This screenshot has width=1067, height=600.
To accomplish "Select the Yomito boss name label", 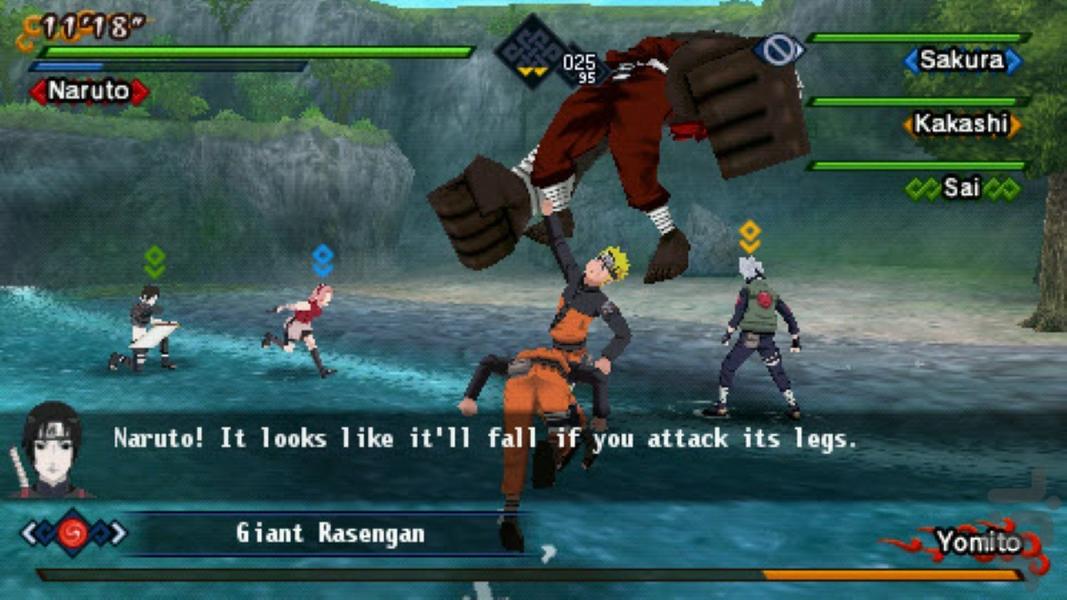I will (978, 543).
